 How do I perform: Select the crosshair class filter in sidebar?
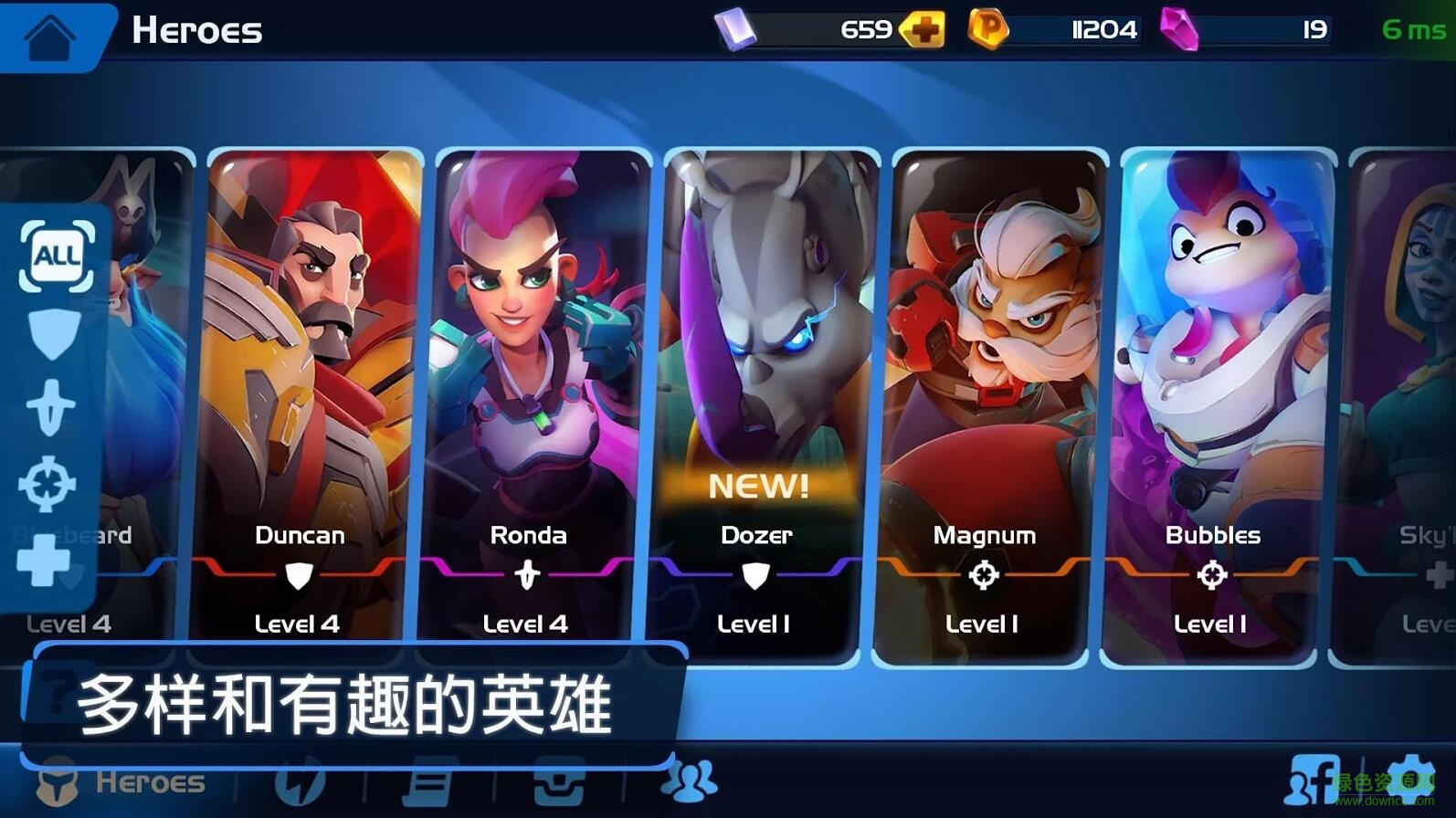point(50,484)
